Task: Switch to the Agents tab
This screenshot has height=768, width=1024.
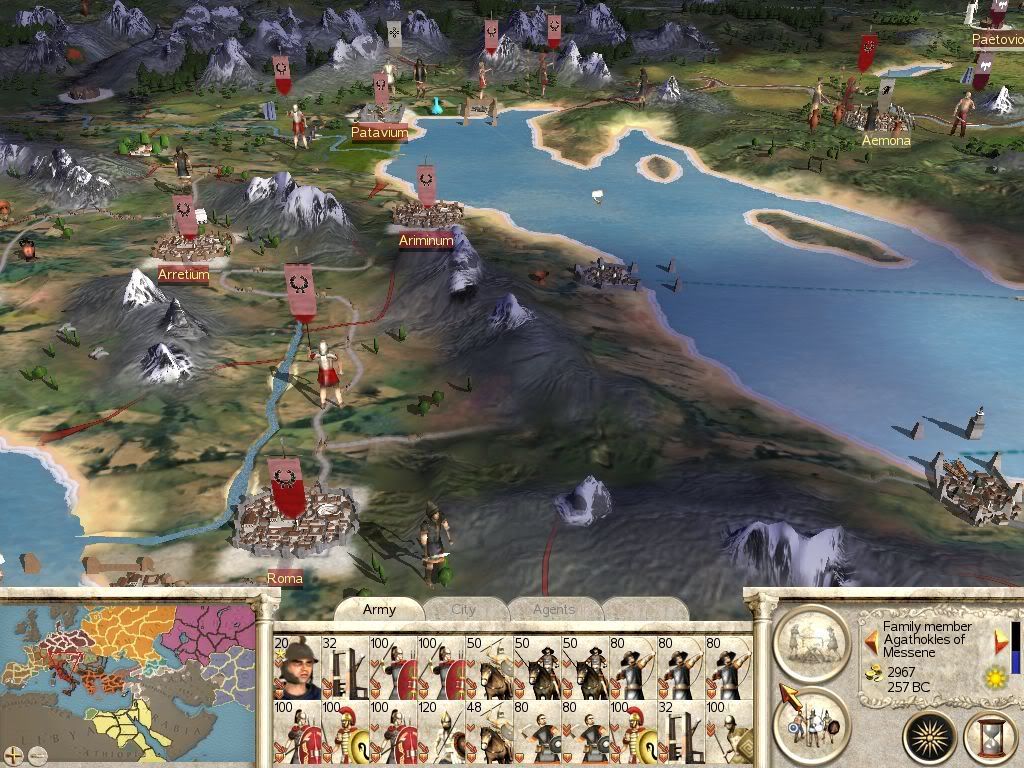Action: click(553, 609)
